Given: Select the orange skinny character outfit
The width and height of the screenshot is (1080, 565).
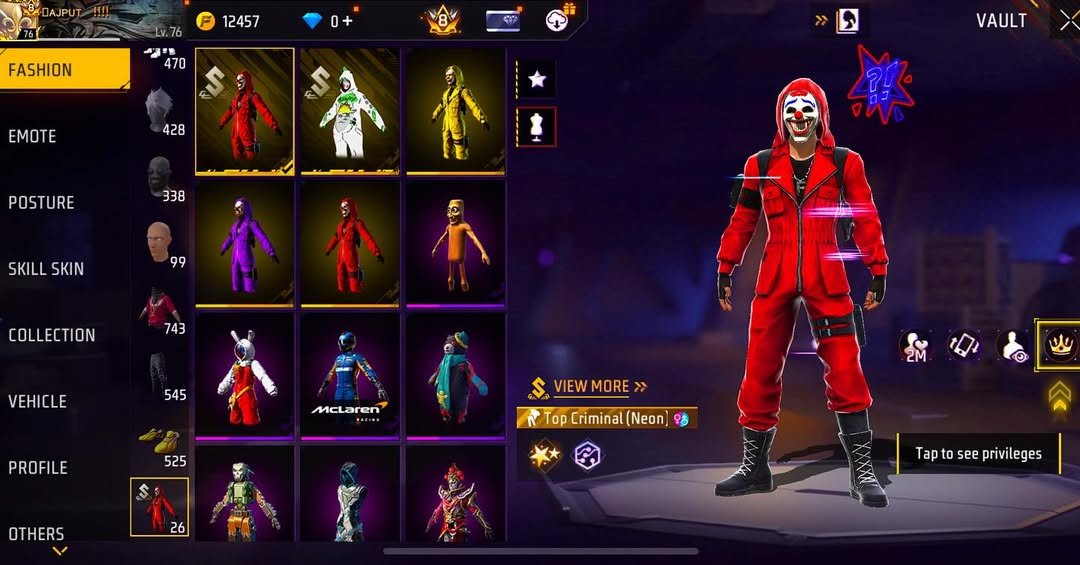Looking at the screenshot, I should [455, 243].
